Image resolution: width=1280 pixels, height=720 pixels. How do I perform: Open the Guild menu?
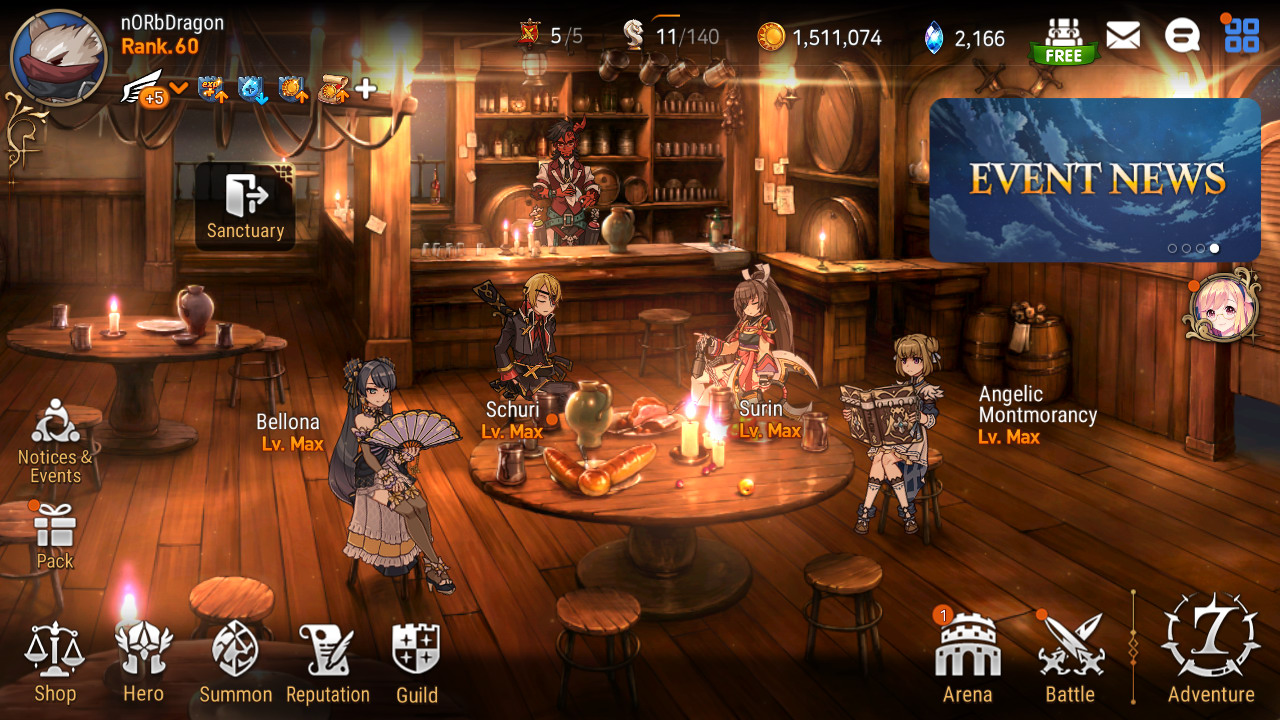pyautogui.click(x=416, y=662)
